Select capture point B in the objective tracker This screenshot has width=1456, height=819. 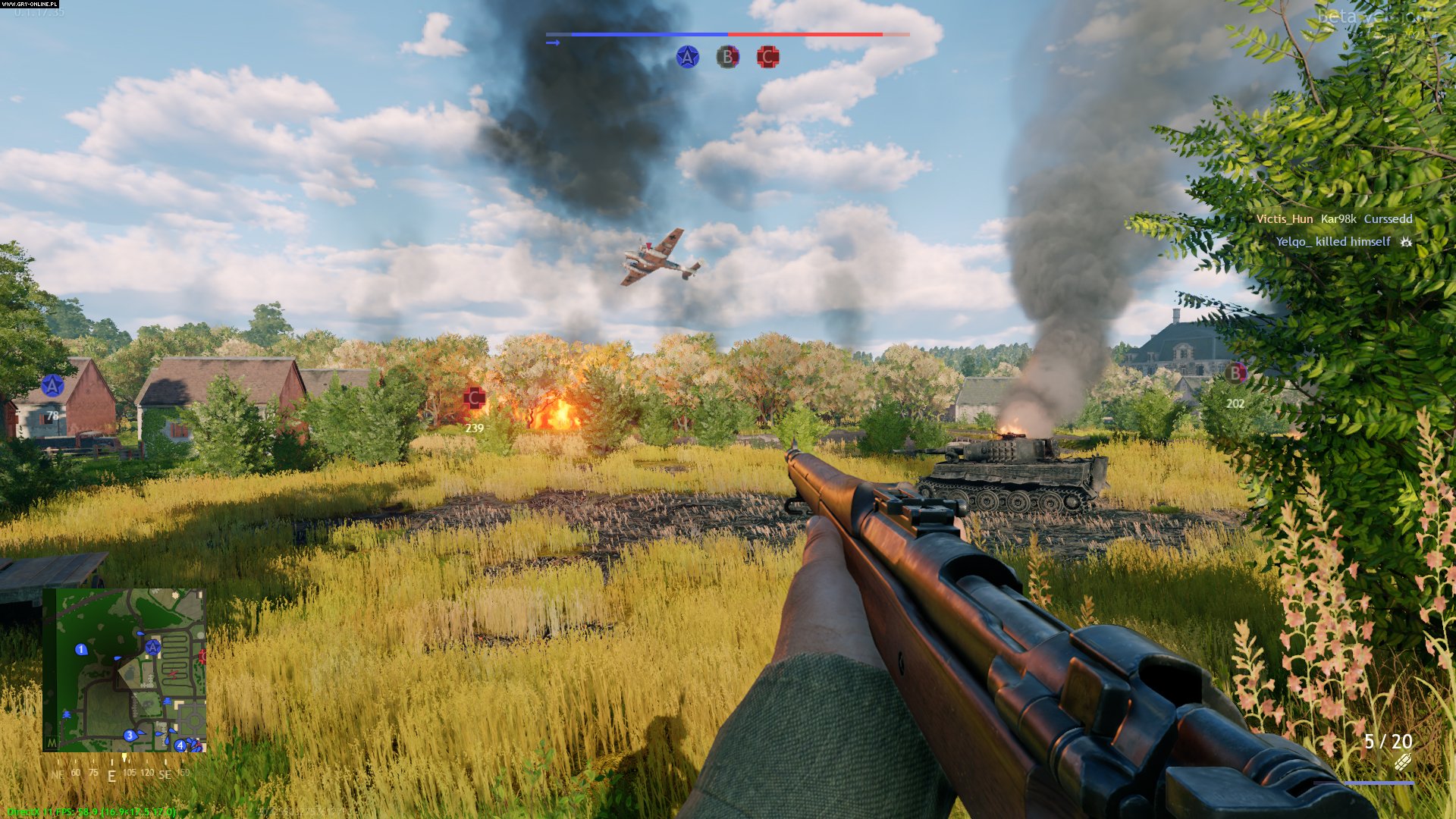pos(728,57)
